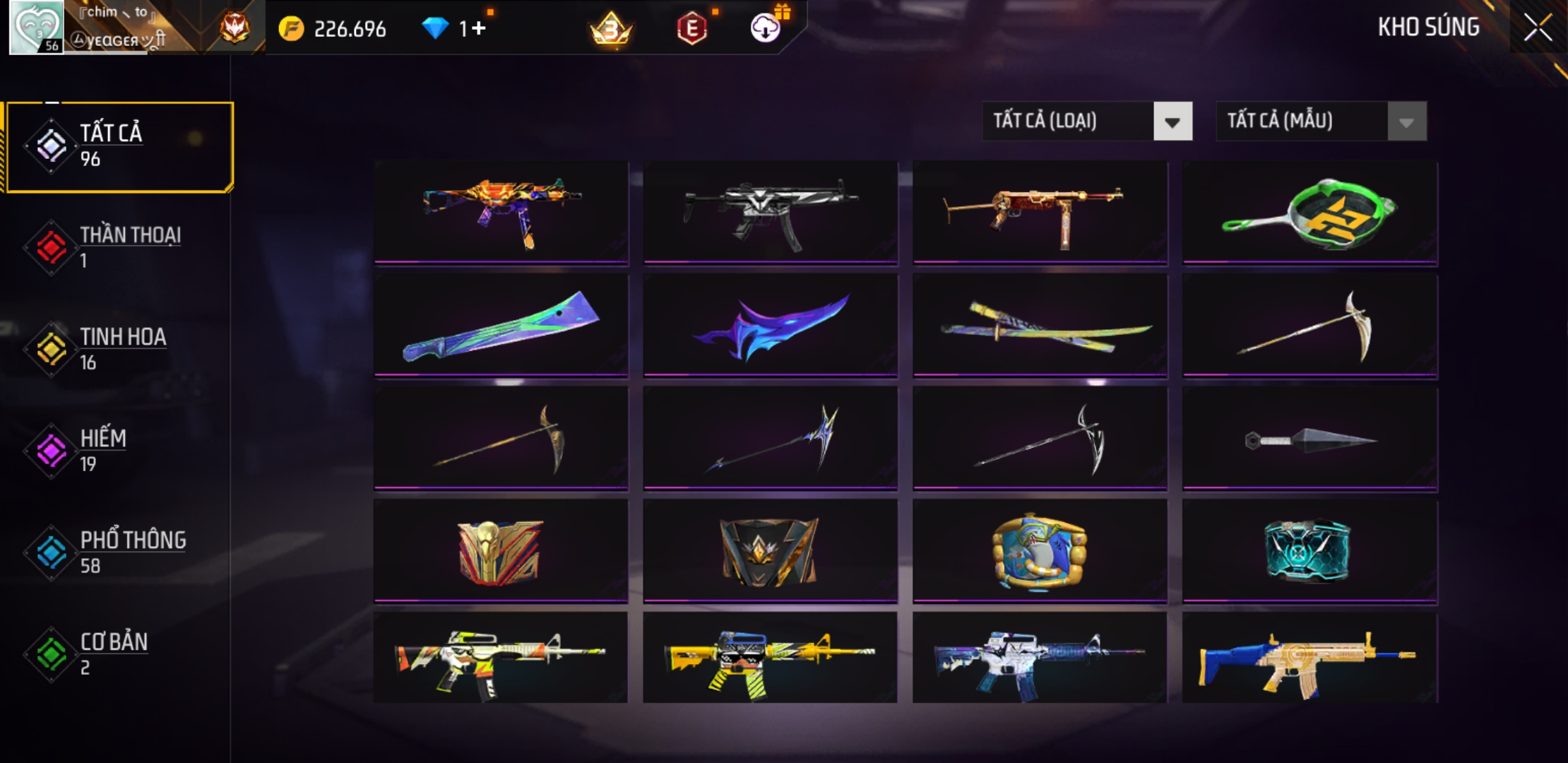Image resolution: width=1568 pixels, height=763 pixels.
Task: Select the Tất Cả category tab
Action: 120,146
